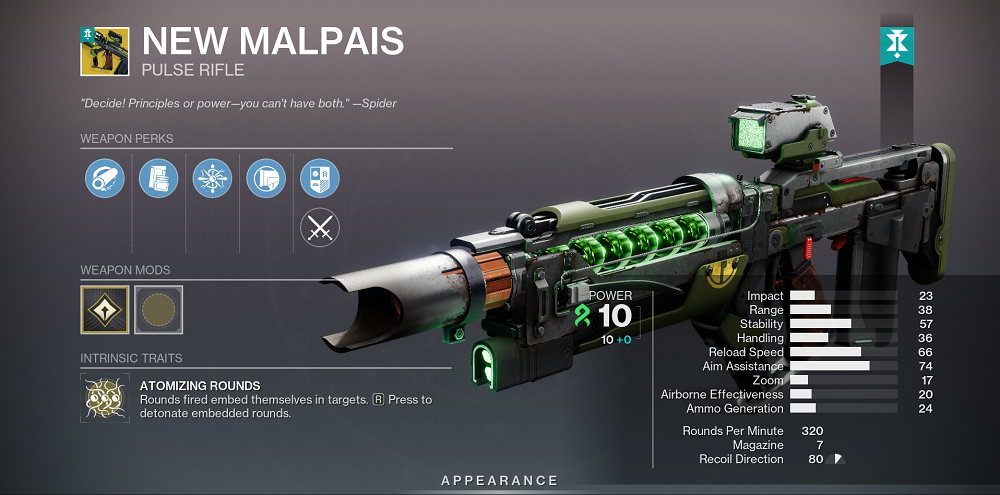Choose the starburst crosshair trait perk

212,179
